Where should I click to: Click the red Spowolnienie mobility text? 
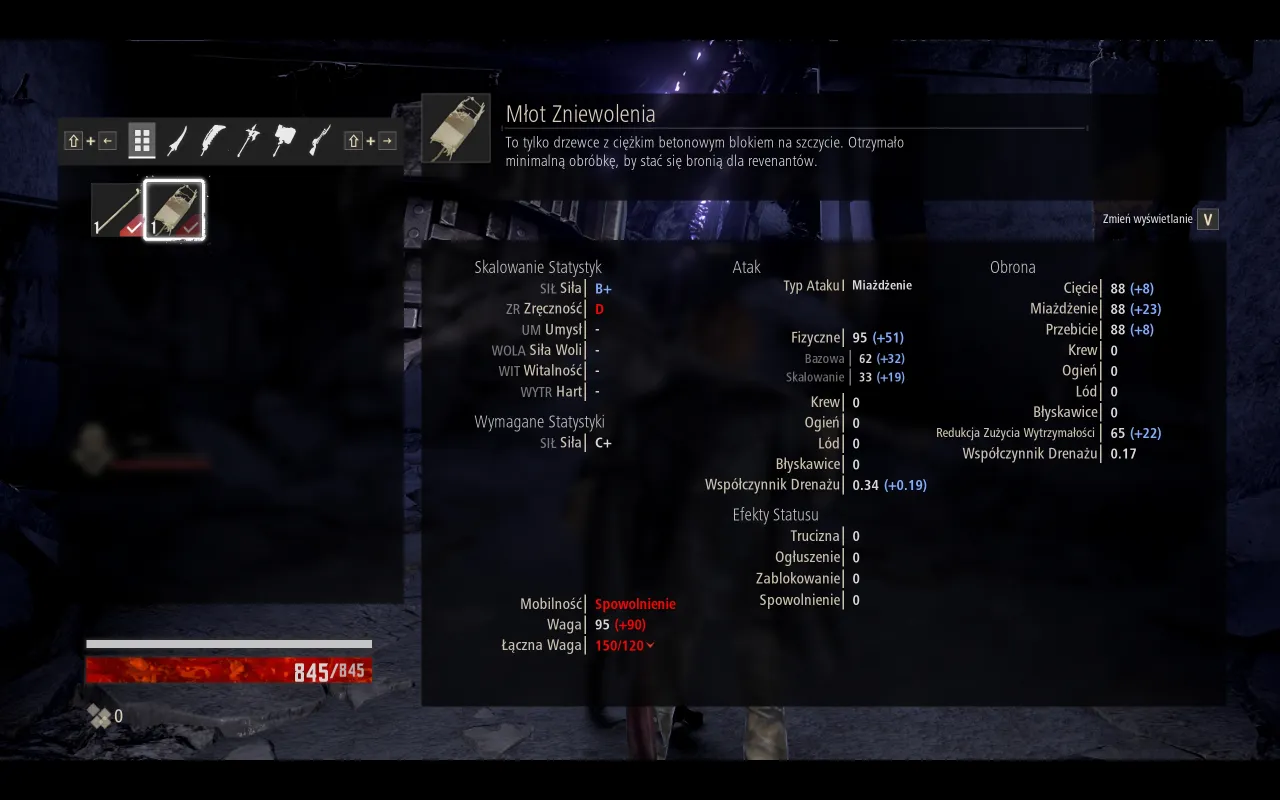[637, 603]
